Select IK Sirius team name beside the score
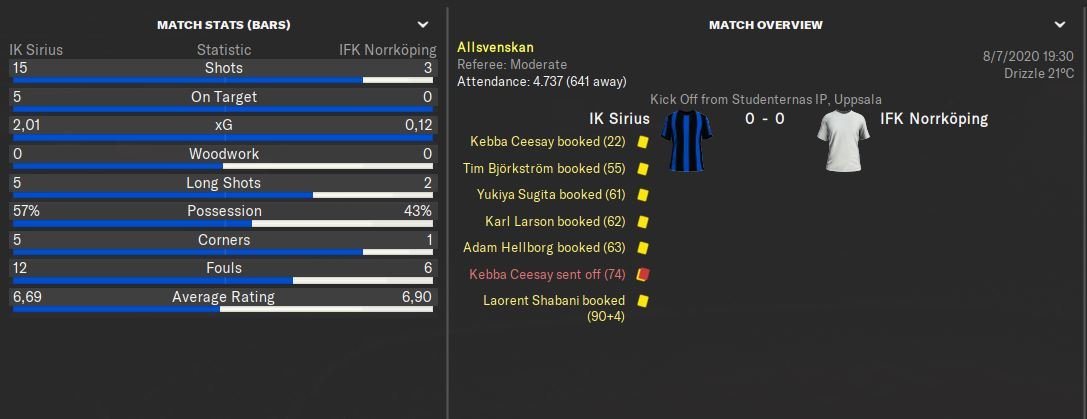The image size is (1087, 419). pyautogui.click(x=619, y=119)
